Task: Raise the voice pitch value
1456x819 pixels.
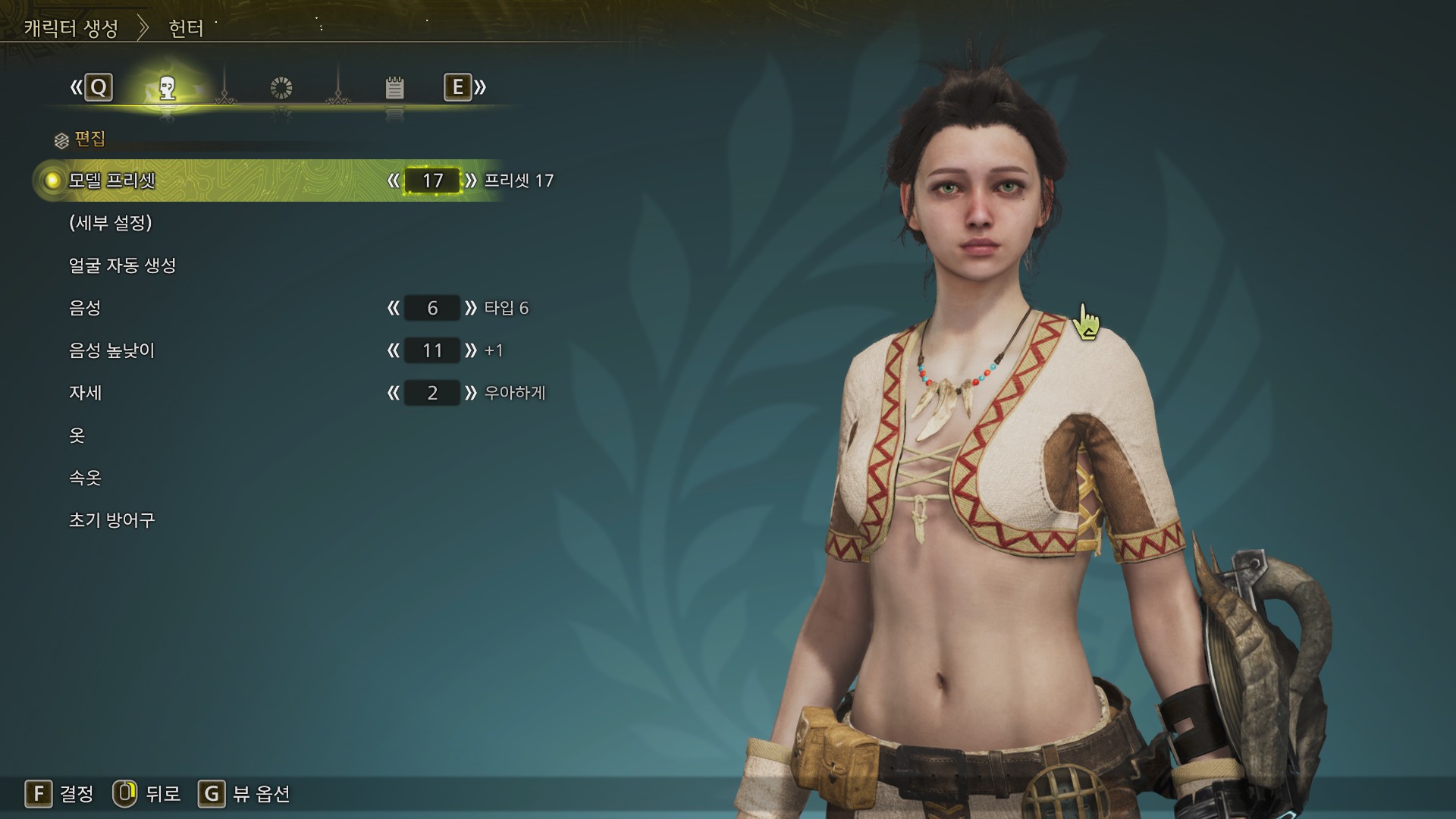Action: 471,350
